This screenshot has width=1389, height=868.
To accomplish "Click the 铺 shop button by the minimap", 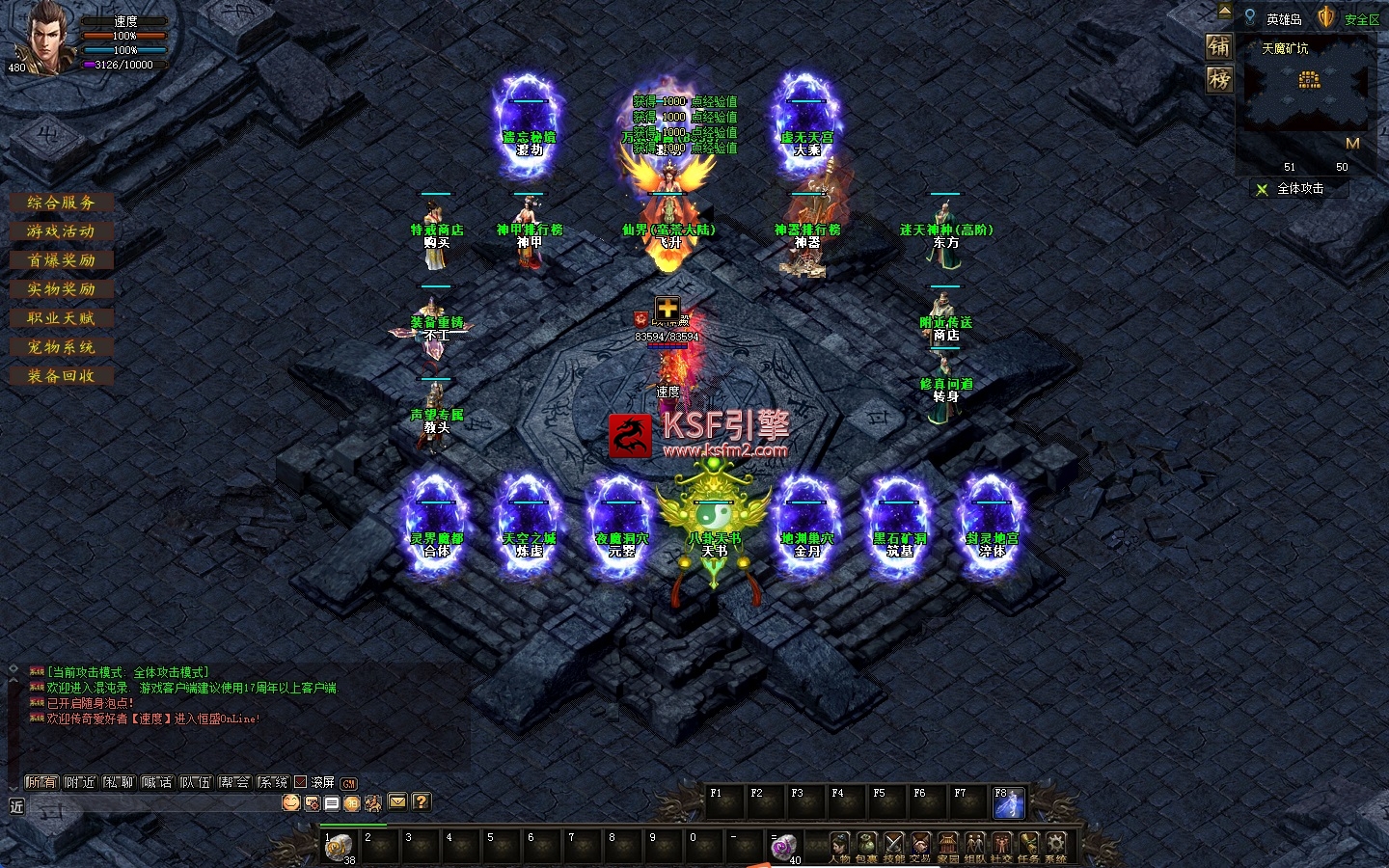I will [1219, 46].
